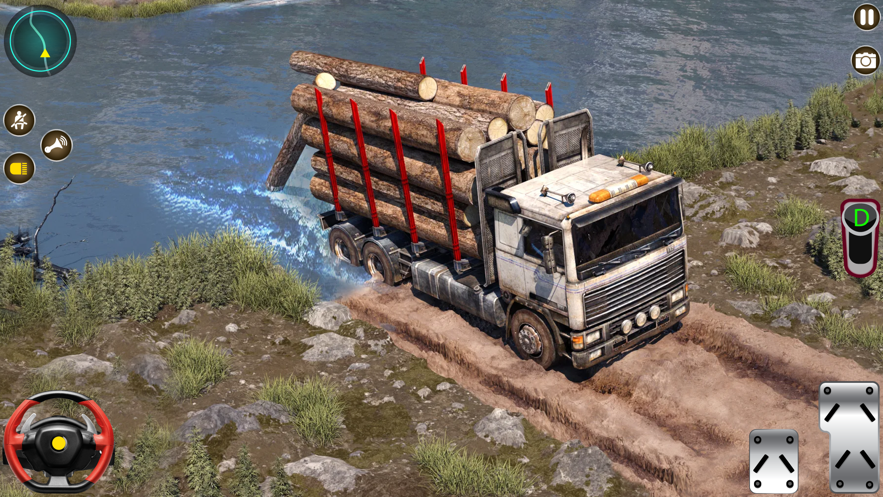Tap the red steering wheel
Viewport: 883px width, 497px height.
tap(58, 440)
